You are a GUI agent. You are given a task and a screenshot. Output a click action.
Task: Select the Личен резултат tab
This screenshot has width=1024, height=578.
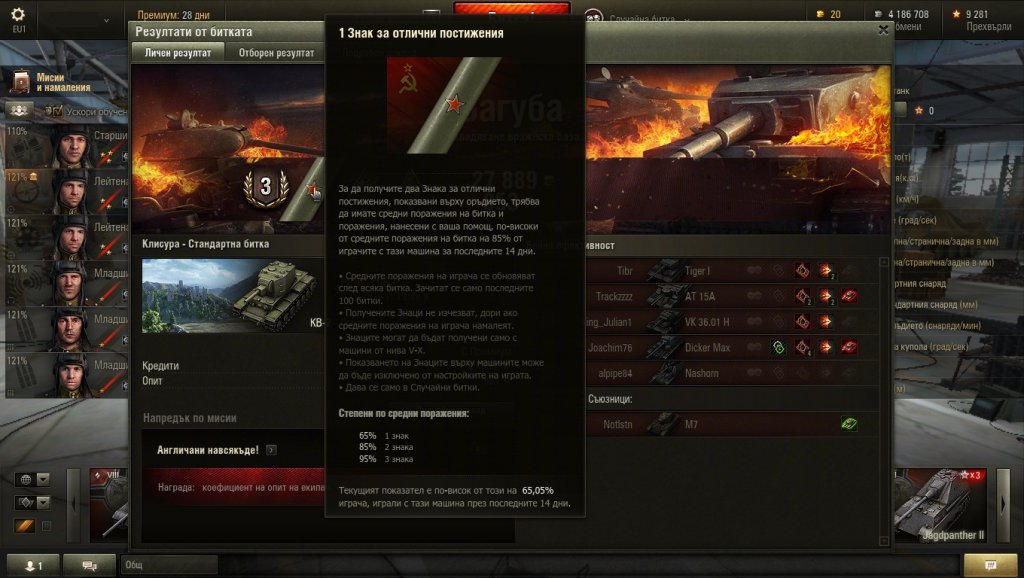click(178, 53)
